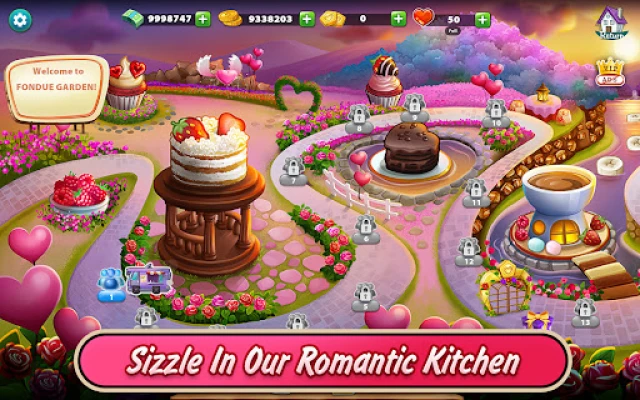Select locked level 12 node
This screenshot has width=640, height=400.
[468, 252]
